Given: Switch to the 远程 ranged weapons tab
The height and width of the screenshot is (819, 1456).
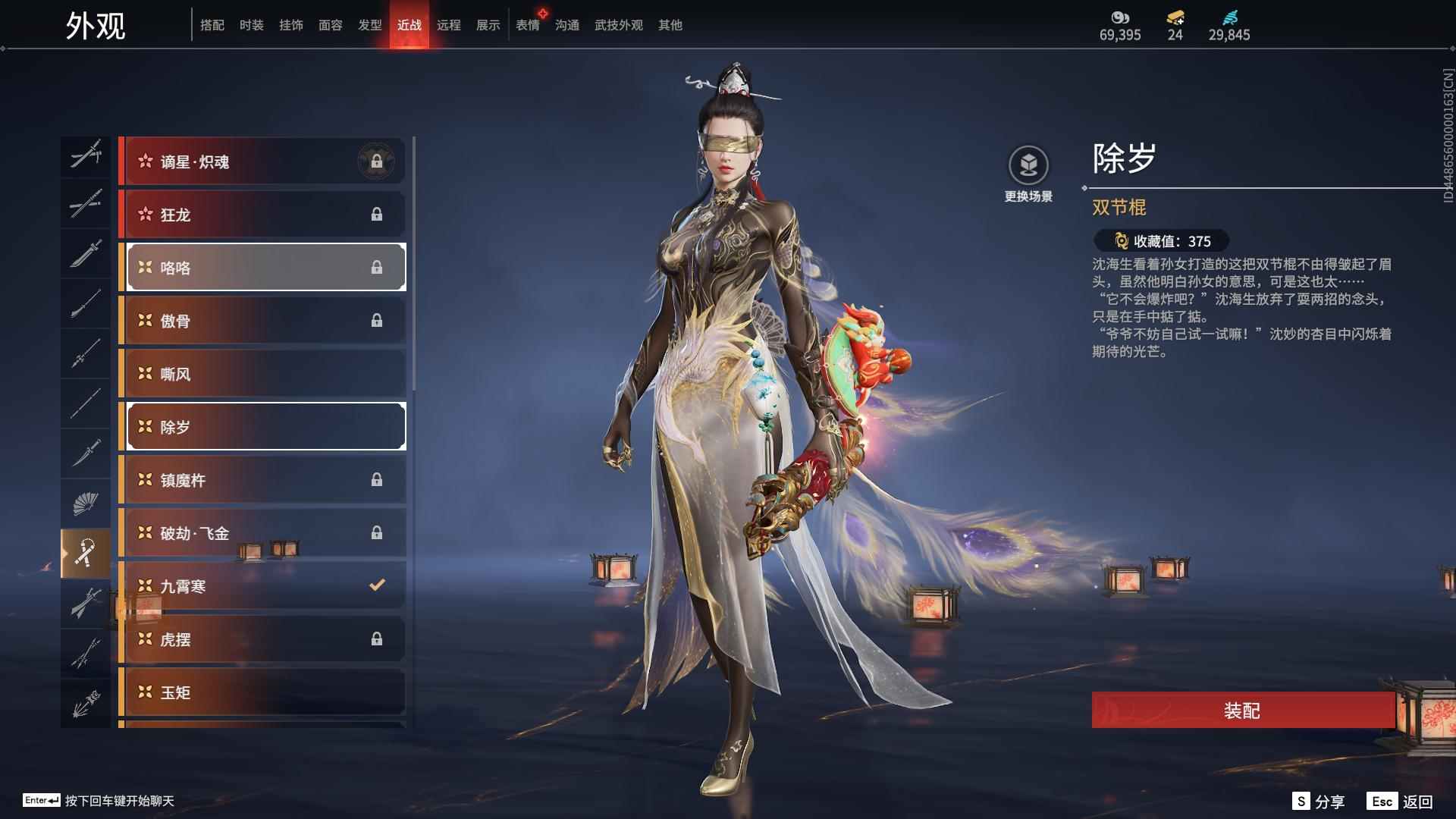Looking at the screenshot, I should (x=449, y=24).
